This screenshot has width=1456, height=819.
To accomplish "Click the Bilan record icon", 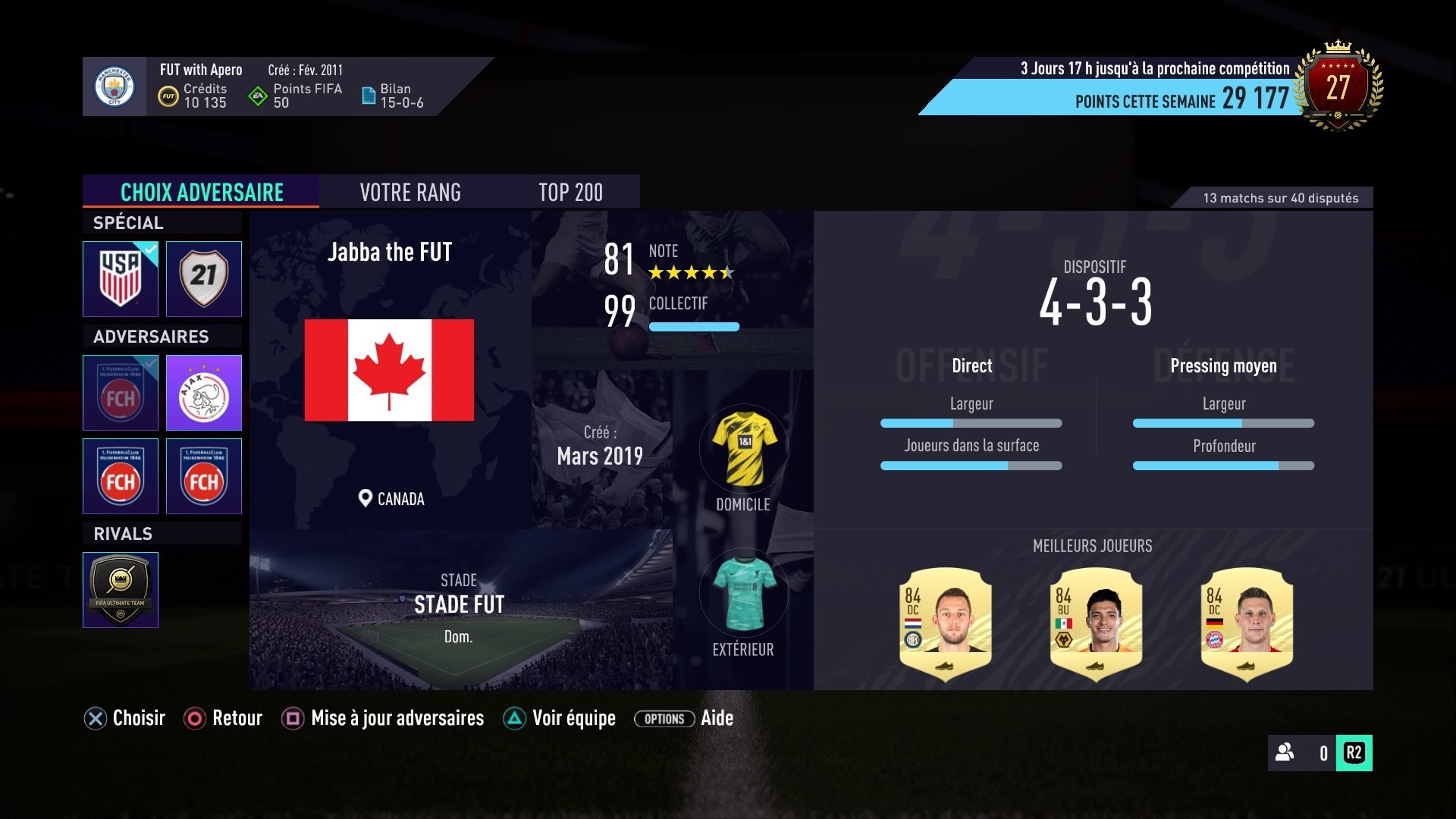I will [370, 96].
